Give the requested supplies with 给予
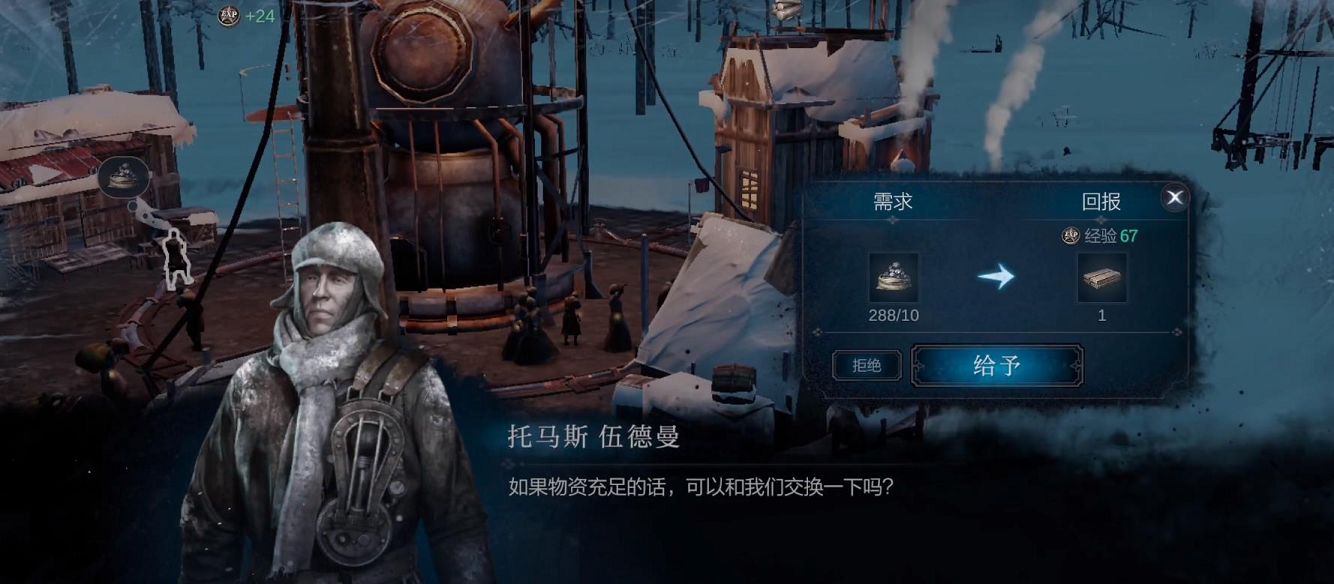 click(x=996, y=366)
